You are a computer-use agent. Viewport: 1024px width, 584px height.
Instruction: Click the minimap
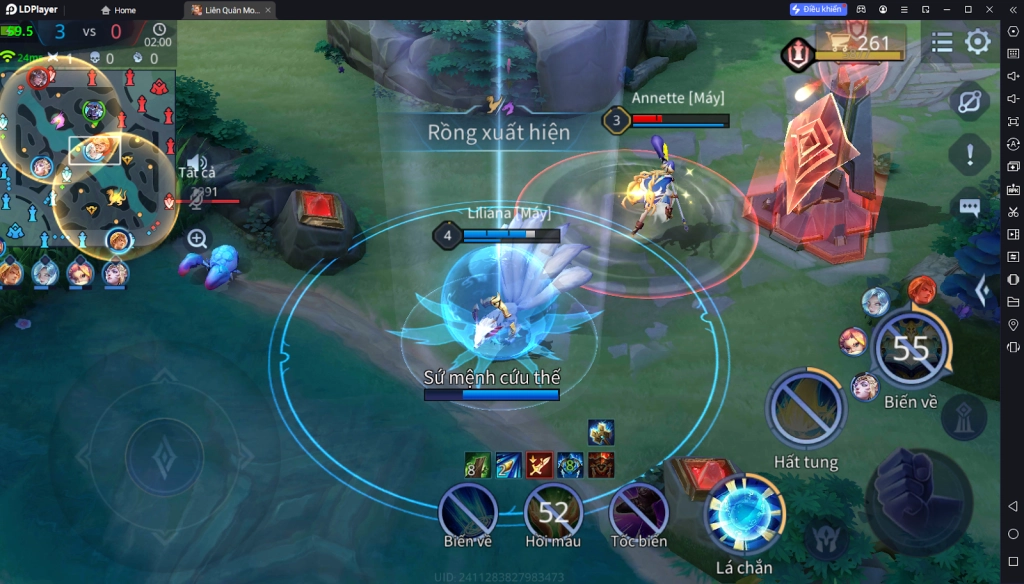click(x=88, y=160)
